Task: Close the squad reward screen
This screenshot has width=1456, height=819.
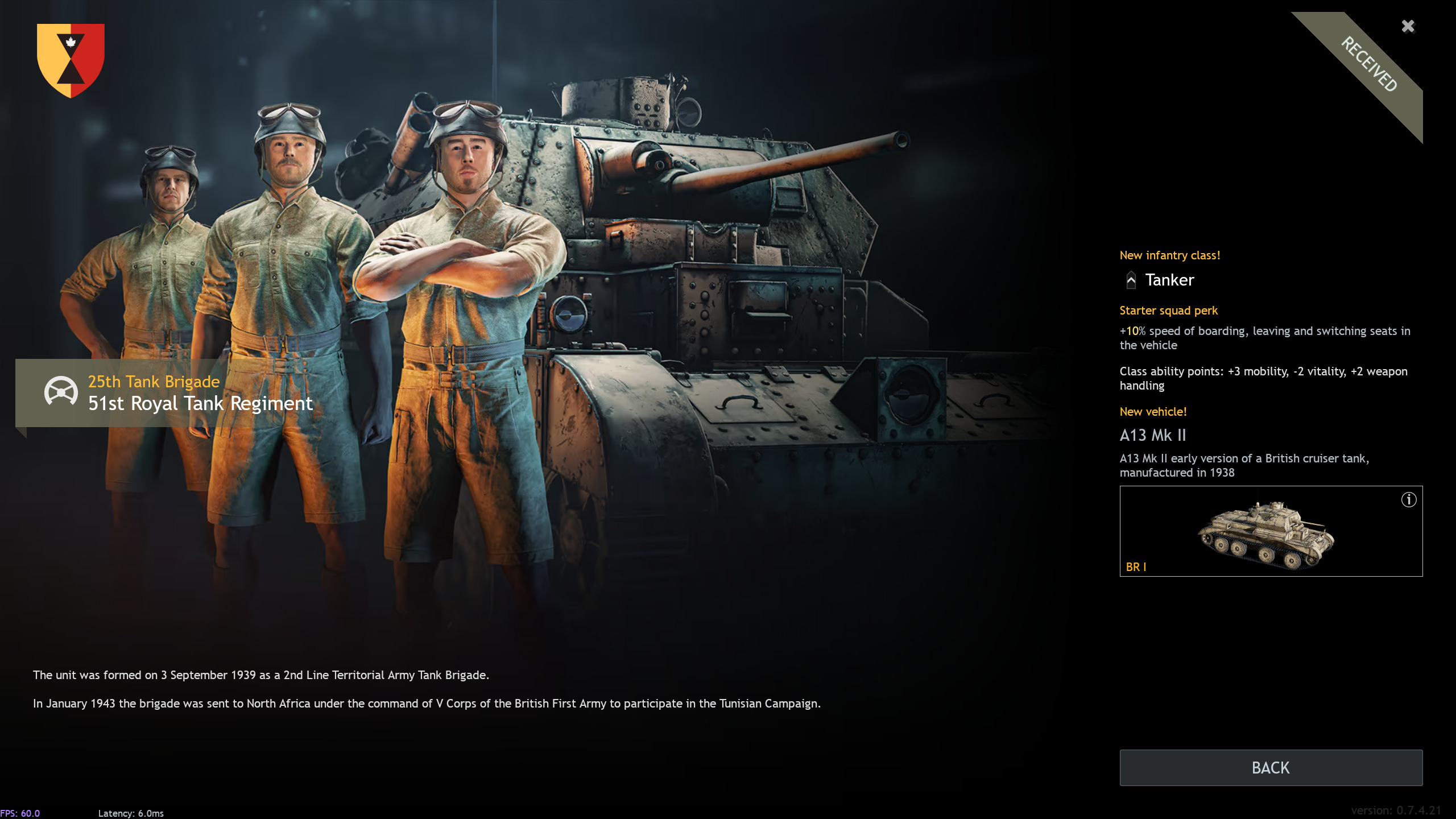Action: click(1408, 27)
